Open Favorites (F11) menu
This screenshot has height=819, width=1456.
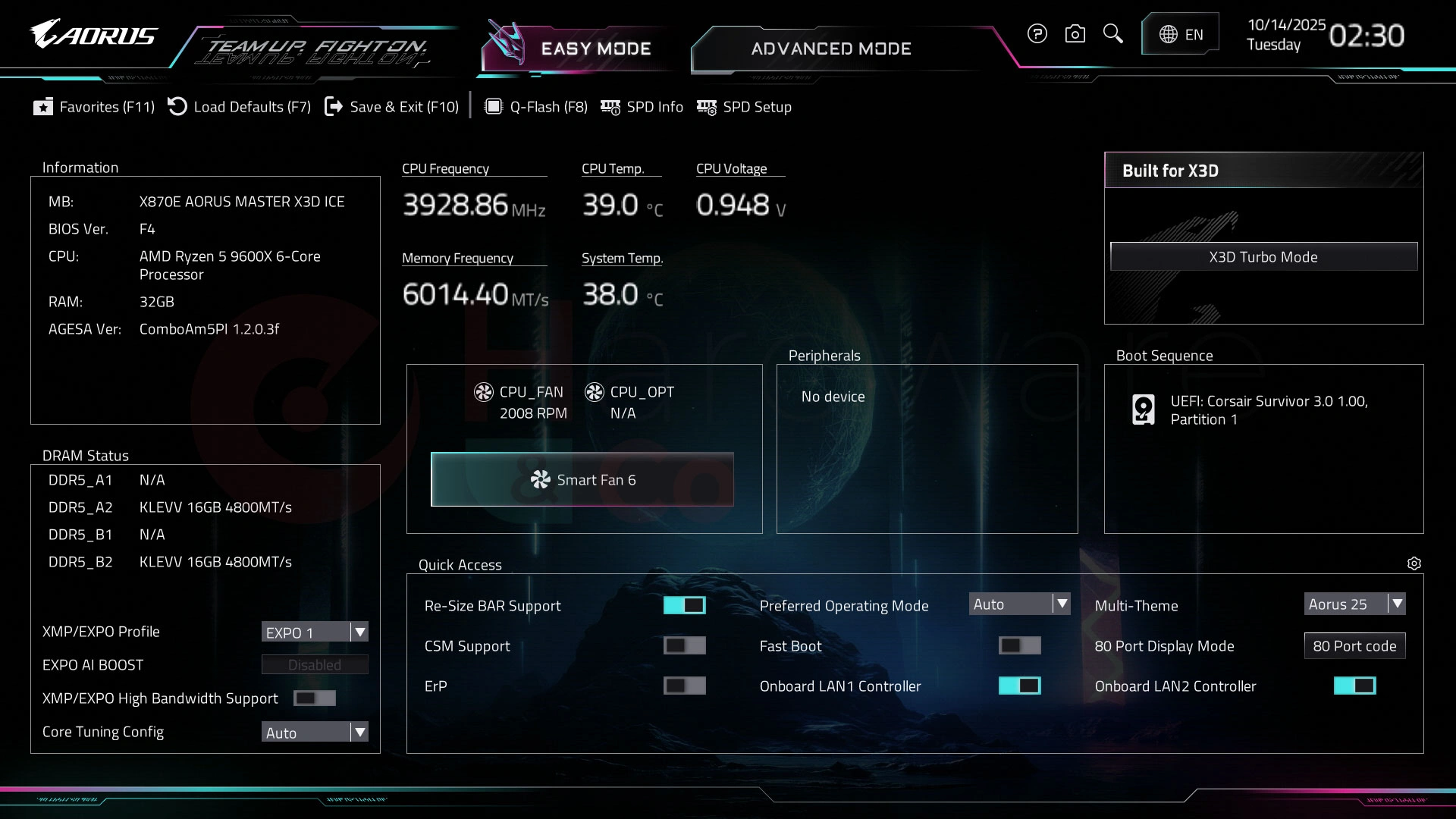coord(94,107)
